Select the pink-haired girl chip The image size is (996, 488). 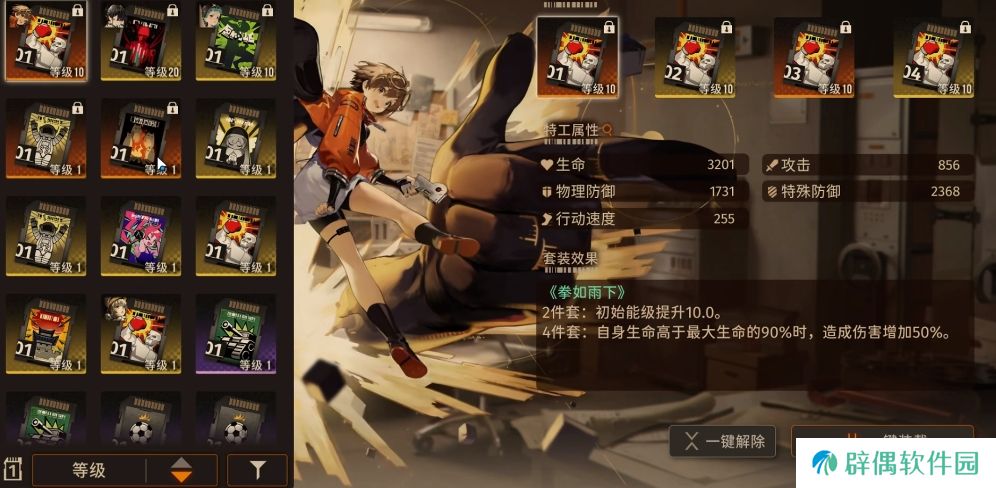[141, 236]
